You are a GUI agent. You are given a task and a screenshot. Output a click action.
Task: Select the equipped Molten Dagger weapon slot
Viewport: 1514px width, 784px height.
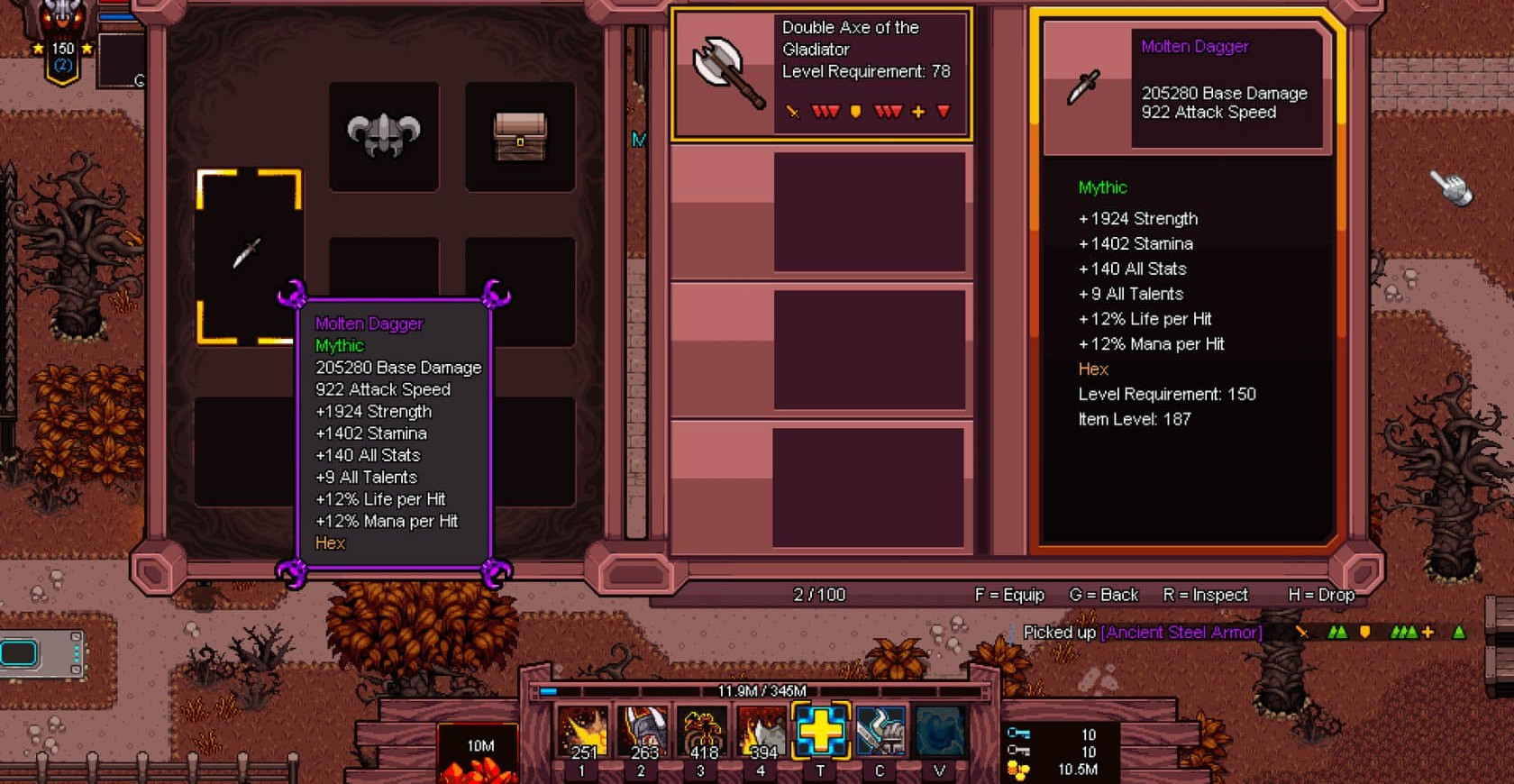point(248,255)
